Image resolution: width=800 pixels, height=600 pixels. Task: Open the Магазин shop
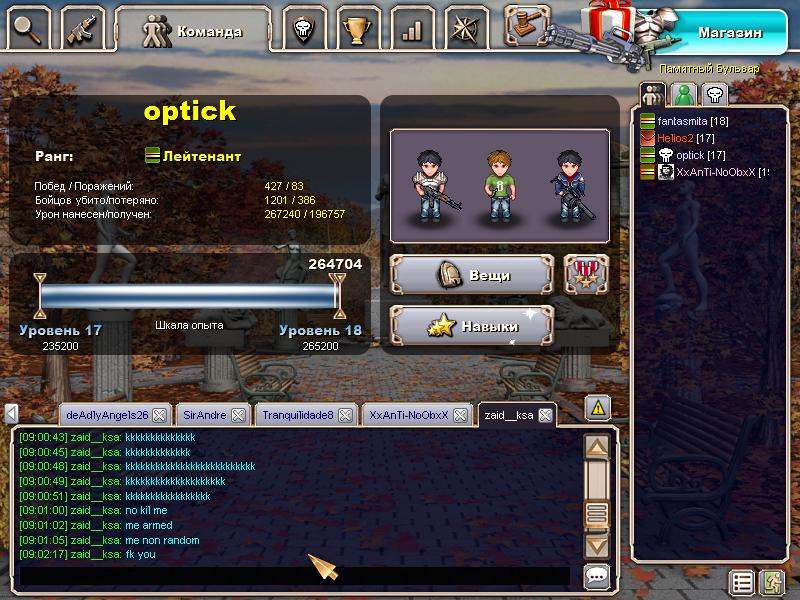[x=728, y=32]
